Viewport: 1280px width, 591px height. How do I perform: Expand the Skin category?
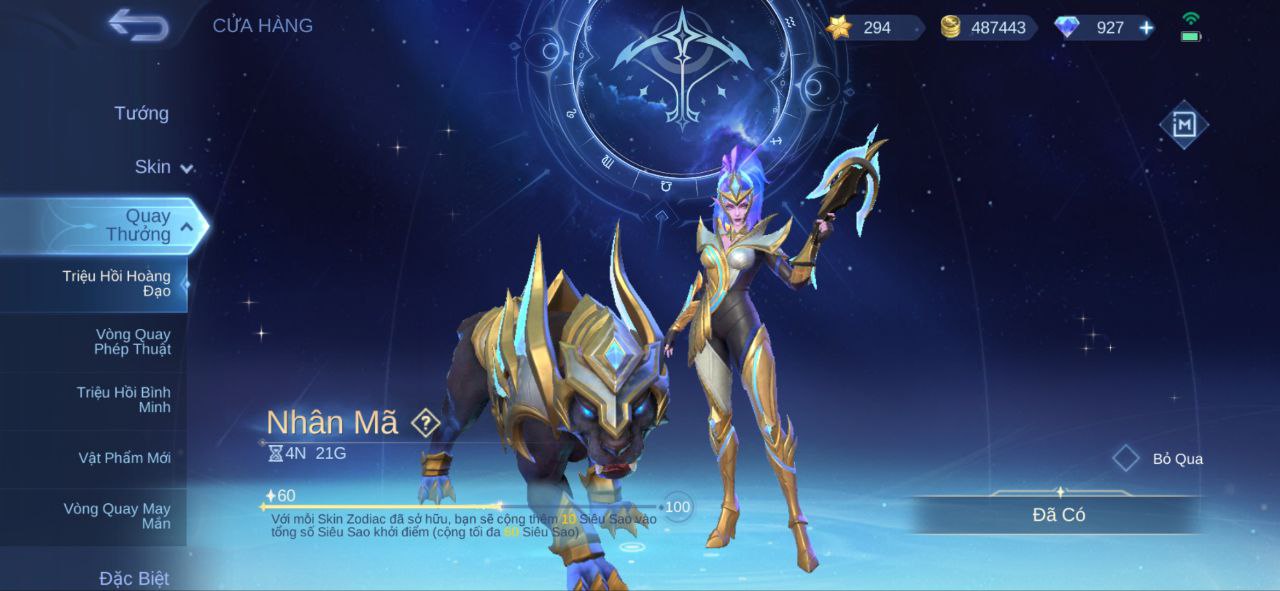pos(163,167)
